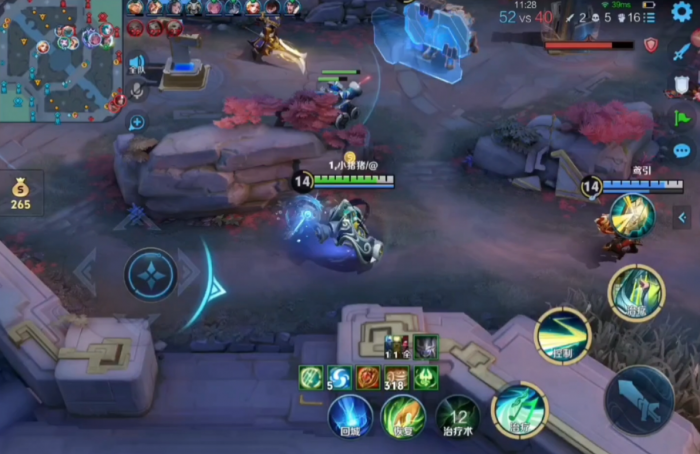Open the settings gear
Viewport: 700px width, 454px height.
click(x=682, y=12)
